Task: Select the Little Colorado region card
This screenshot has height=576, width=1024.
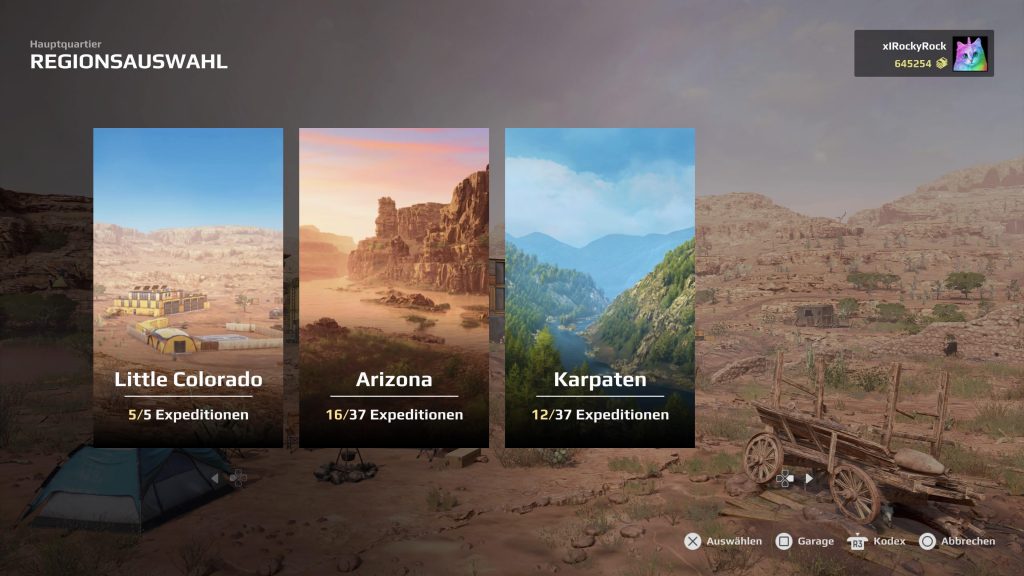Action: 188,287
